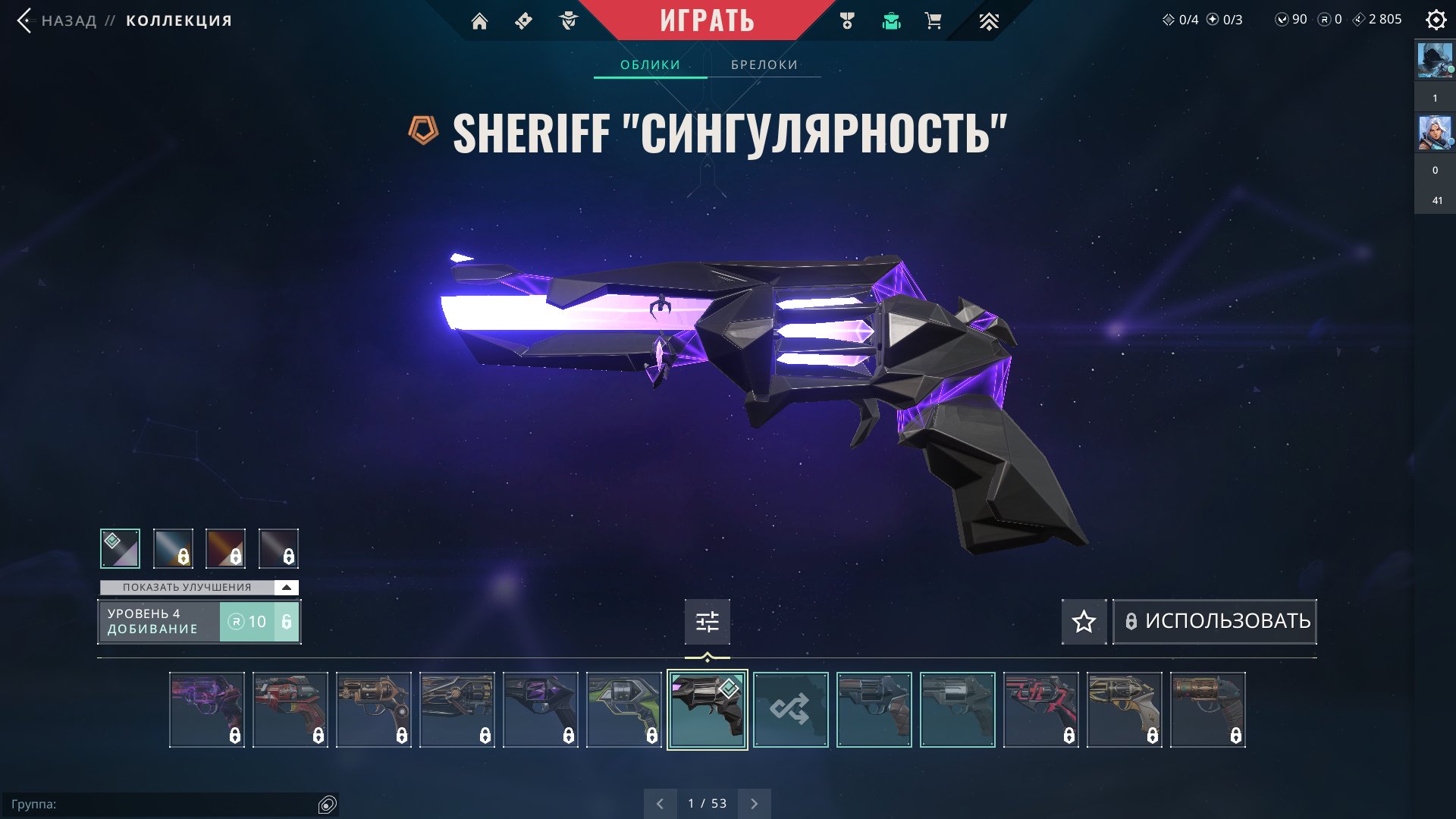Choose the first purple skin variant swatch
The height and width of the screenshot is (819, 1456).
[120, 548]
